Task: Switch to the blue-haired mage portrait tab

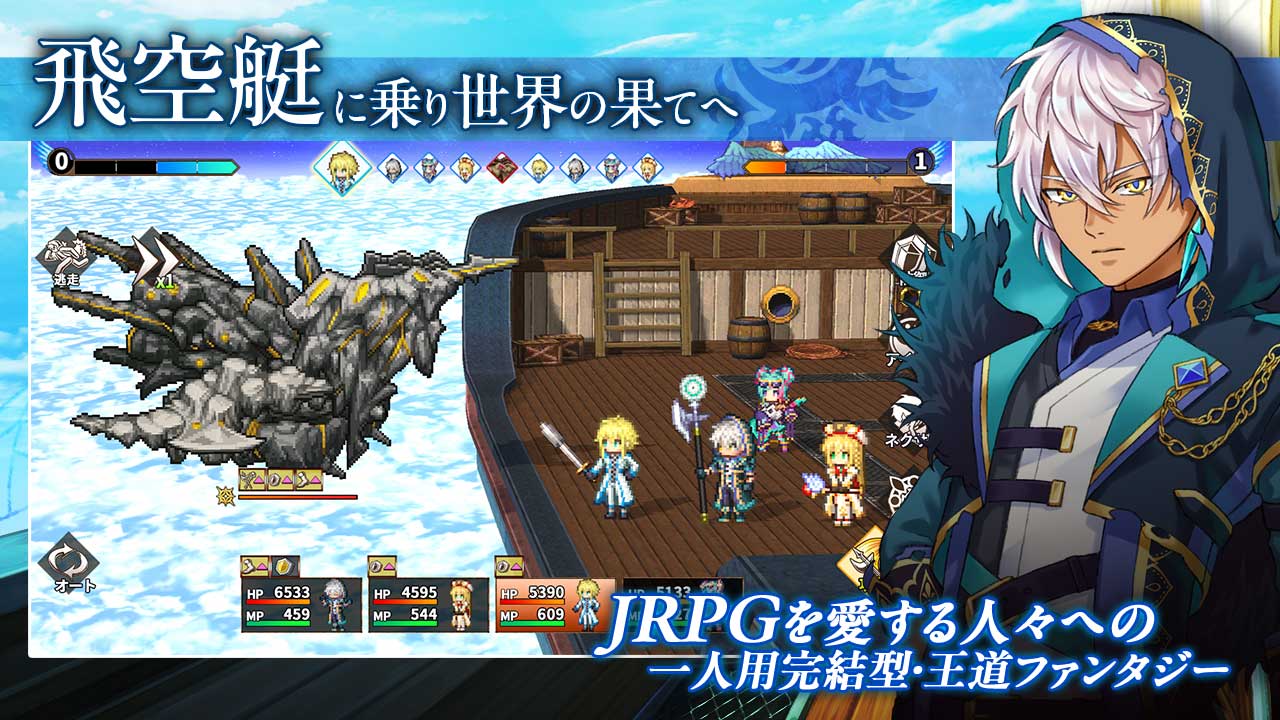Action: pyautogui.click(x=430, y=170)
